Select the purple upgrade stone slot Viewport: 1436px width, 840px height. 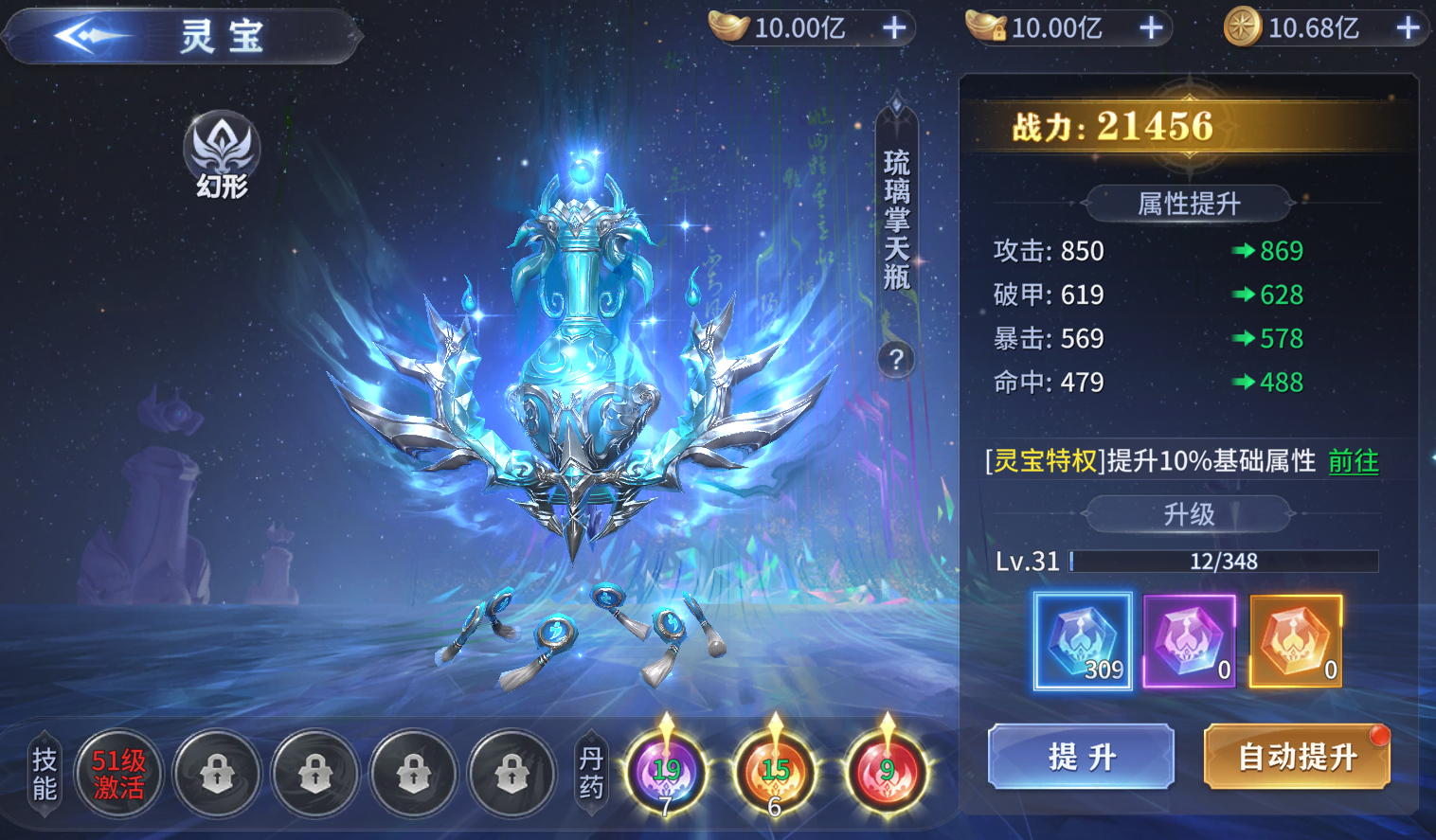1189,641
